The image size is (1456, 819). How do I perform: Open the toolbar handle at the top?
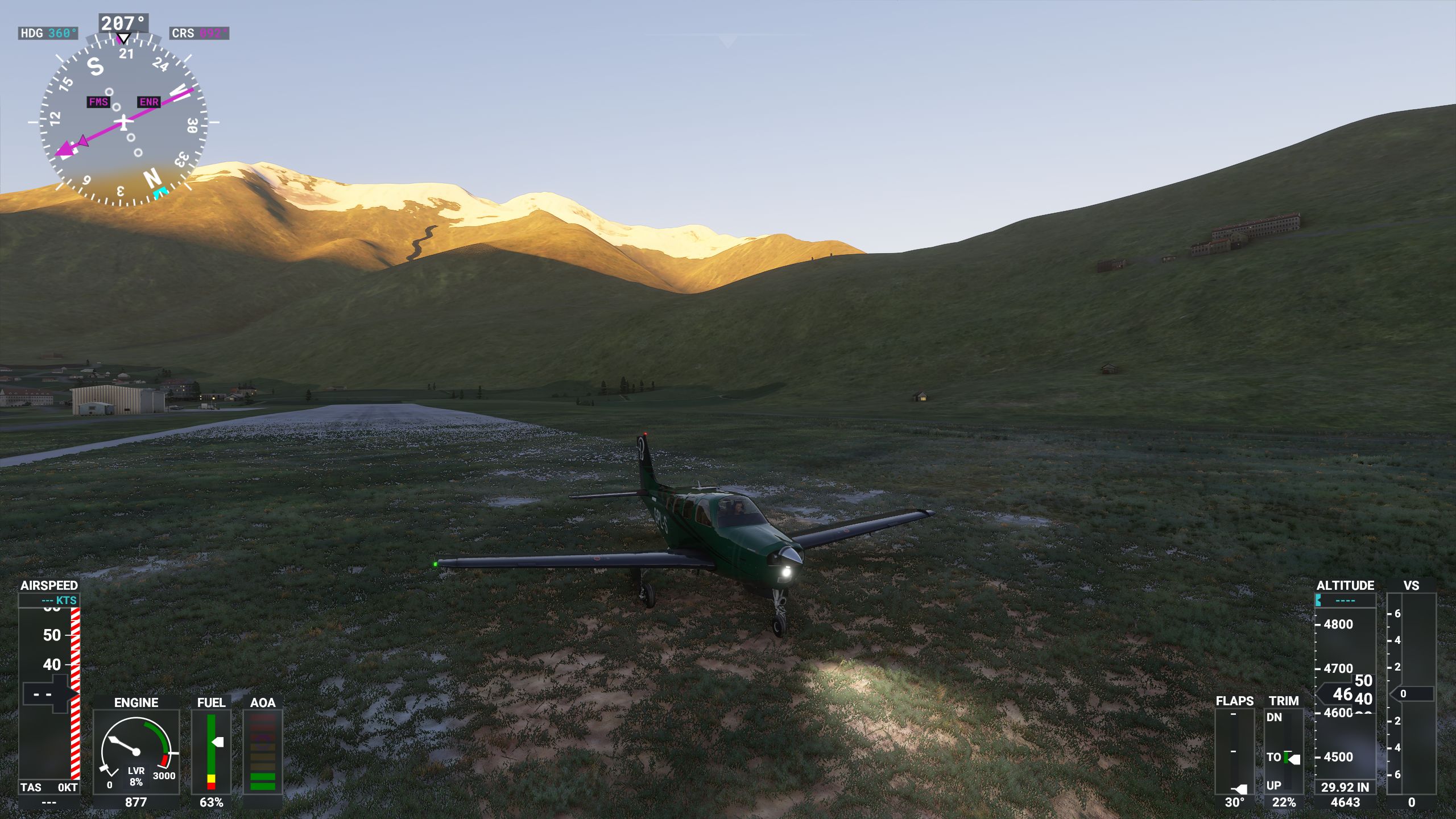click(727, 40)
